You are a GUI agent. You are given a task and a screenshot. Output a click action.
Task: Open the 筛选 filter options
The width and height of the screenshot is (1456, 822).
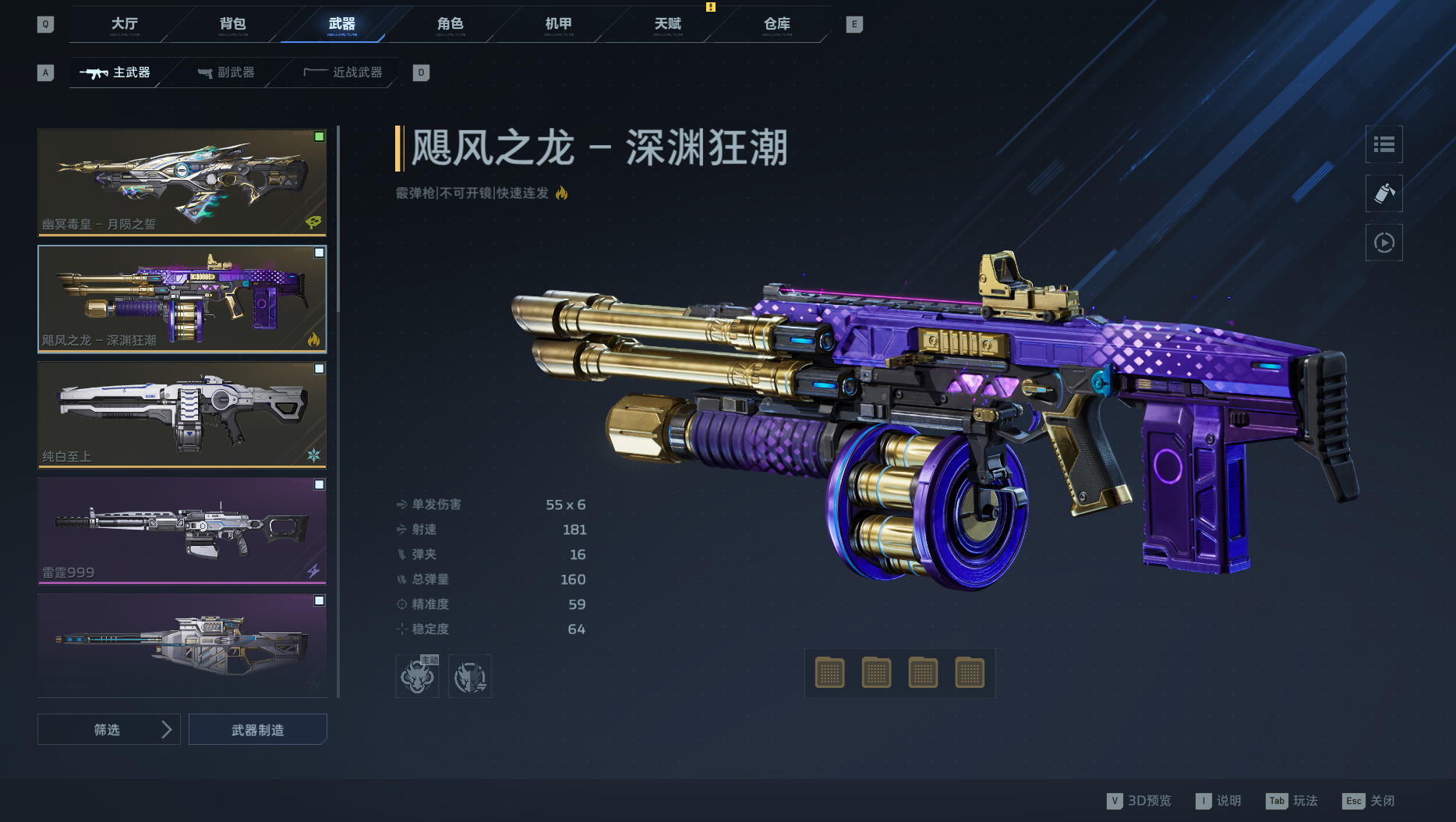point(108,730)
